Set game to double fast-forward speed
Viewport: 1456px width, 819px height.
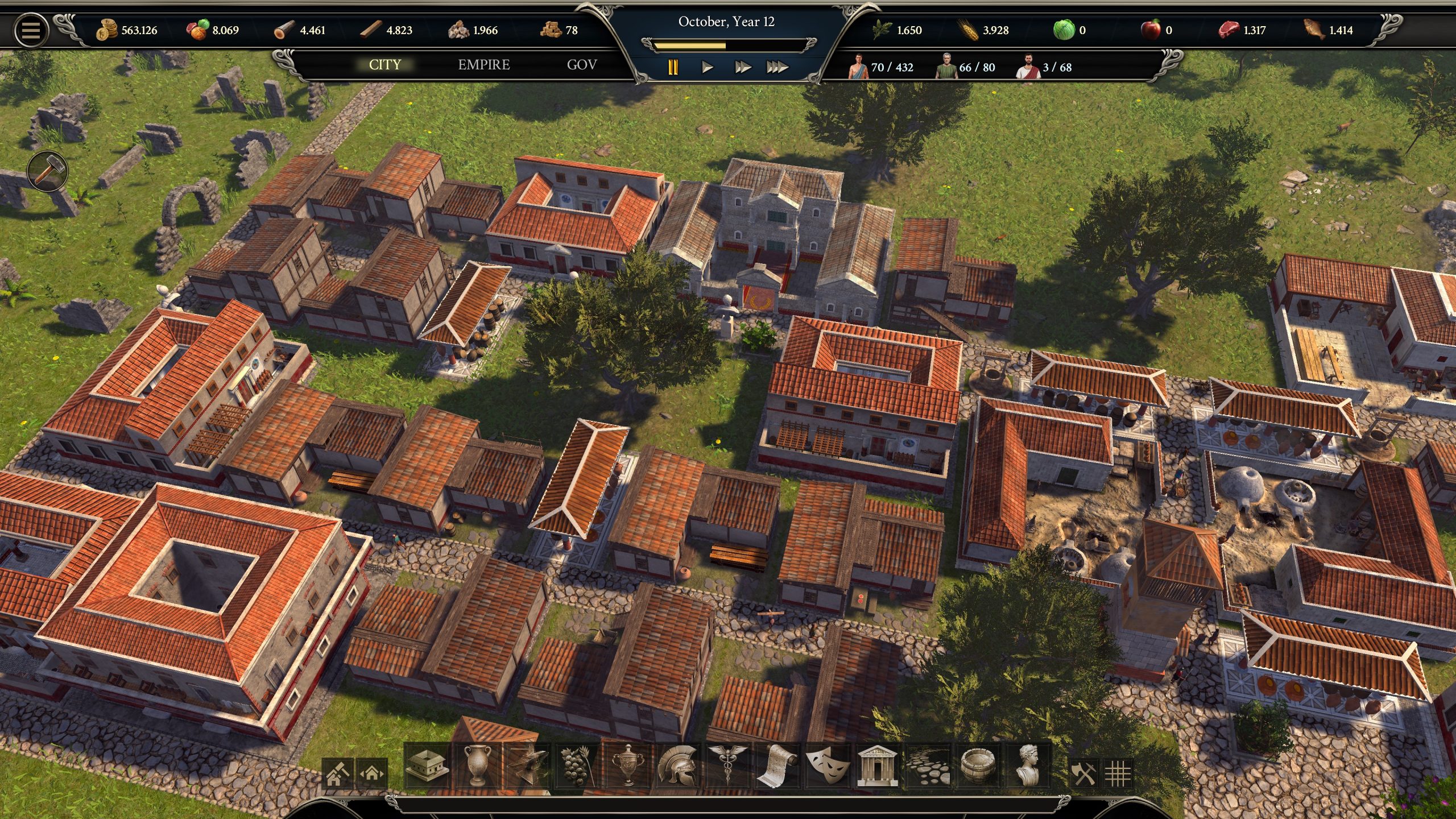(742, 68)
